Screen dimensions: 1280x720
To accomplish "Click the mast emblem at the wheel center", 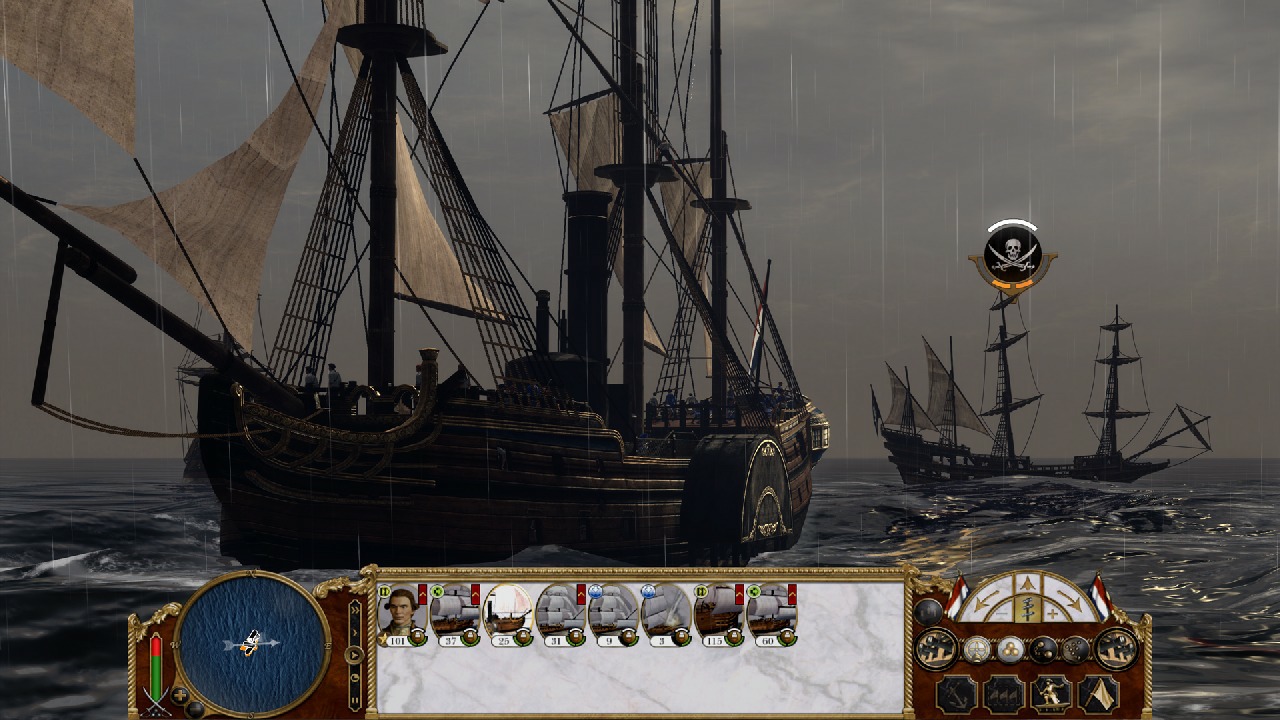I will pos(1026,608).
